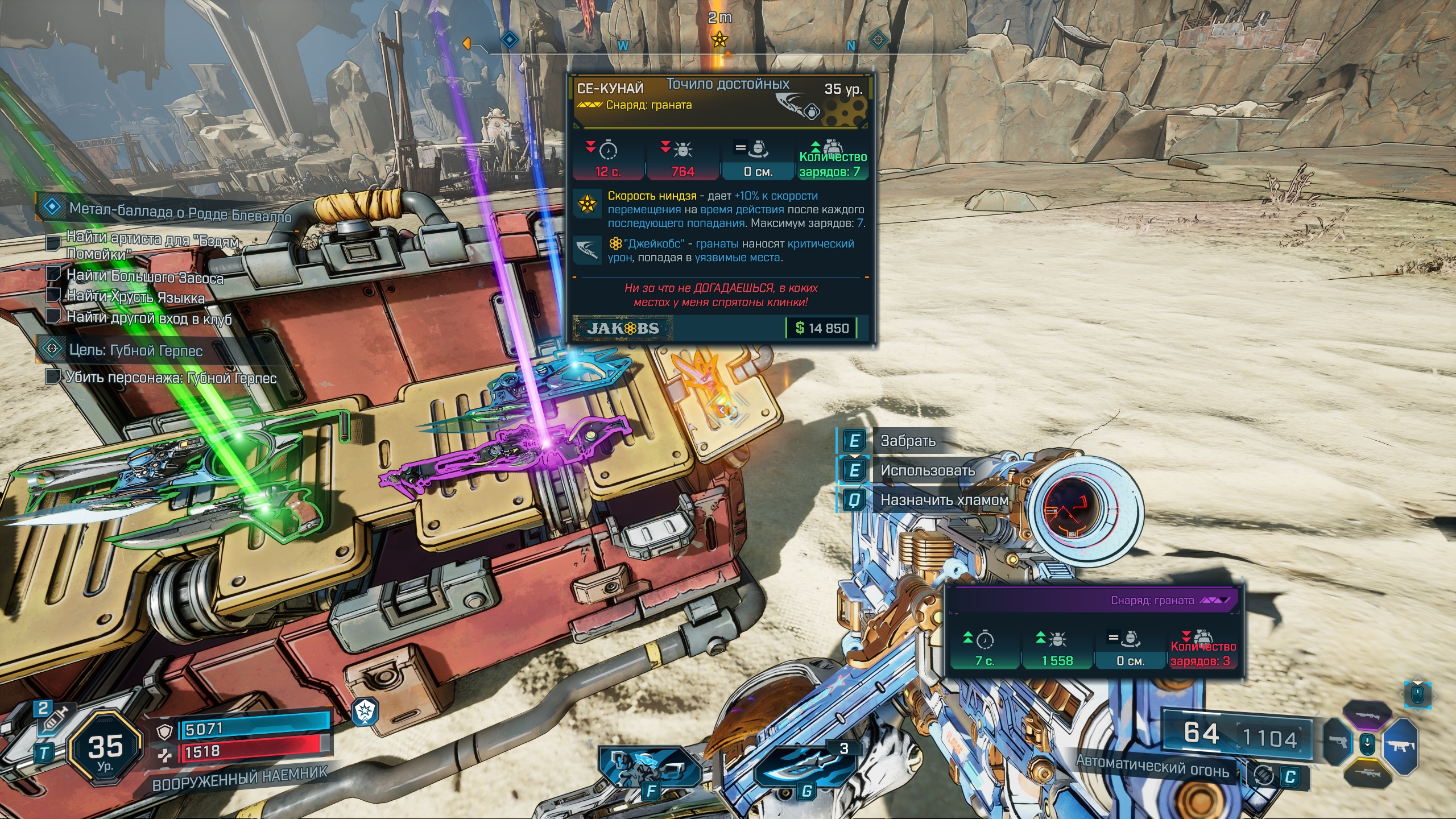Choose the Использовать option

point(927,470)
